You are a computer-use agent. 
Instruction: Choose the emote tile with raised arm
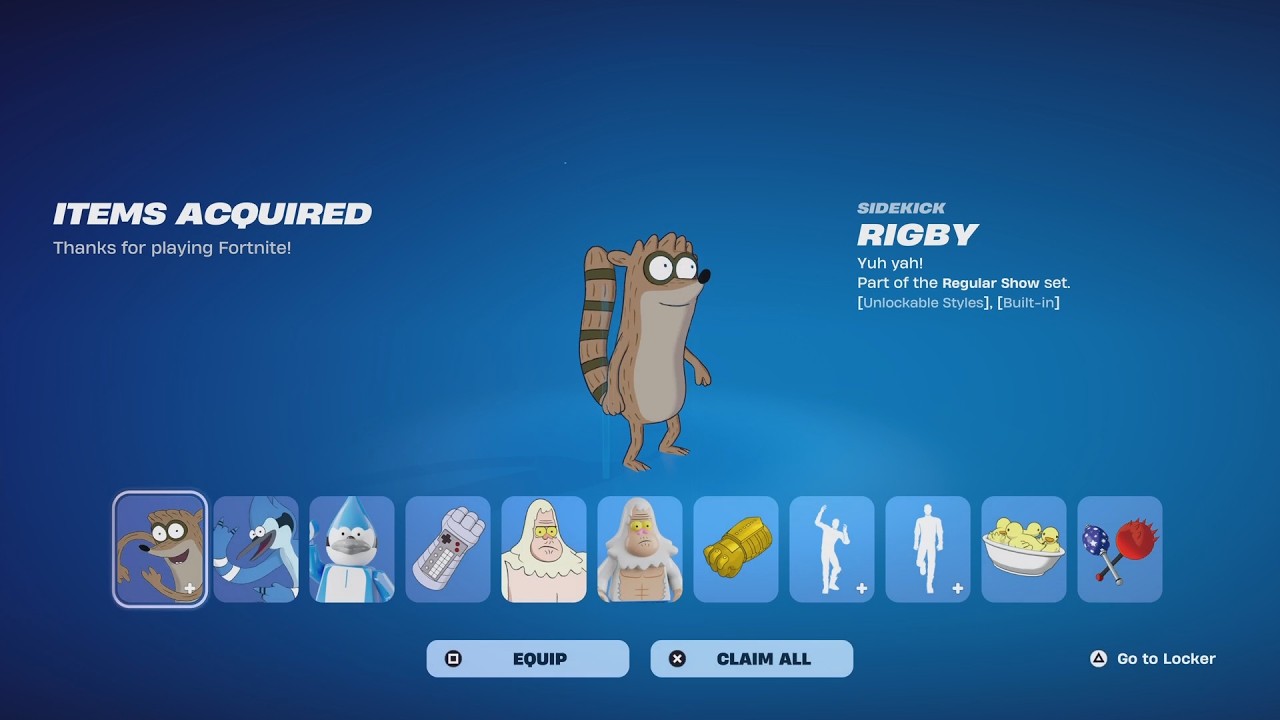832,549
